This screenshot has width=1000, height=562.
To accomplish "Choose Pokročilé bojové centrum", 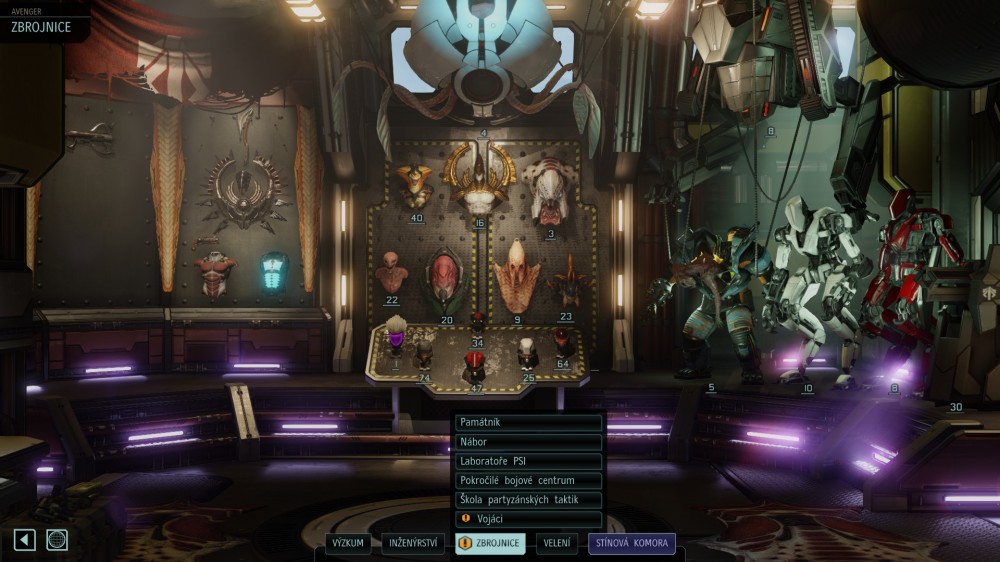I will 528,481.
